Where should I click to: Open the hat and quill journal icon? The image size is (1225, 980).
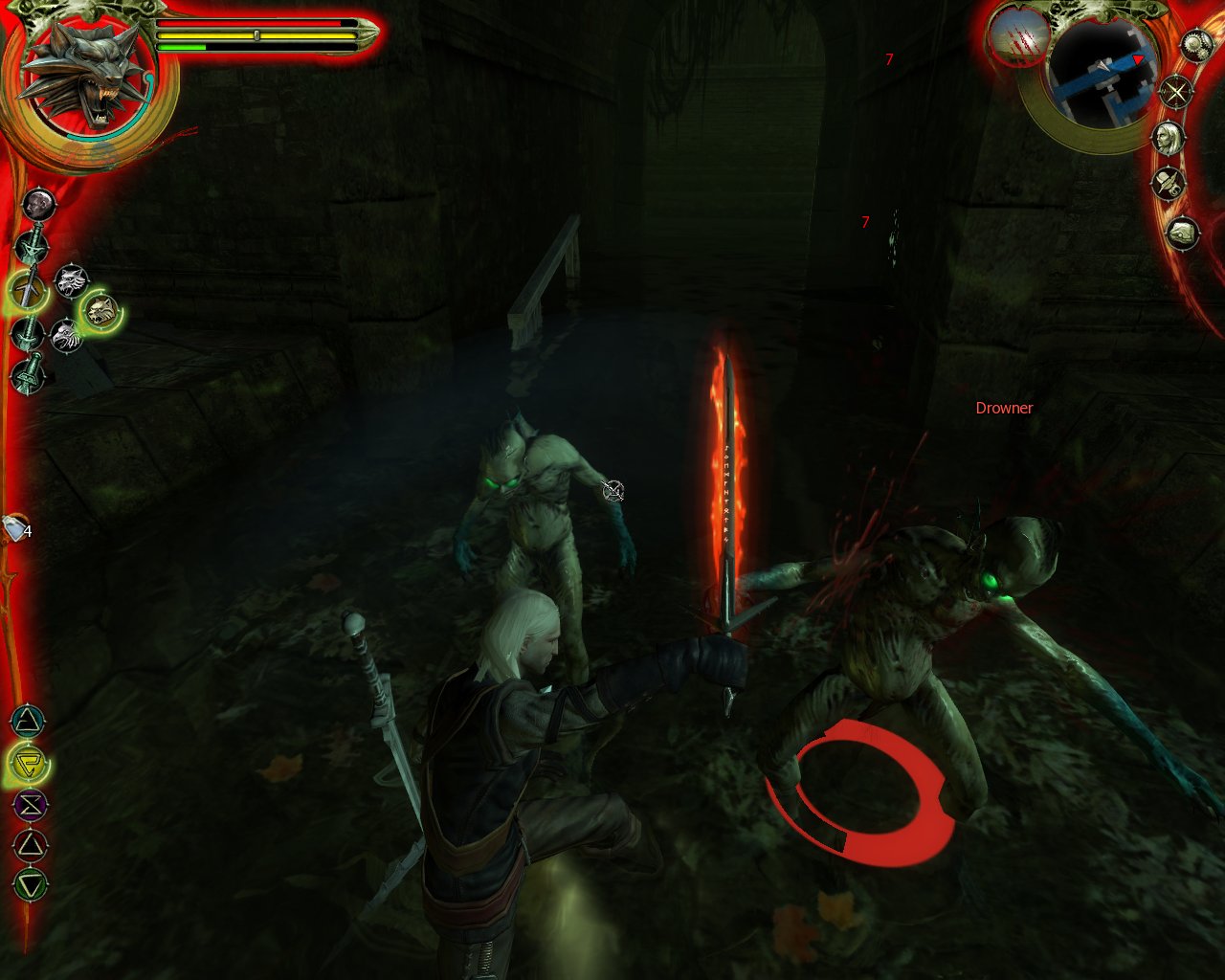[x=1168, y=182]
